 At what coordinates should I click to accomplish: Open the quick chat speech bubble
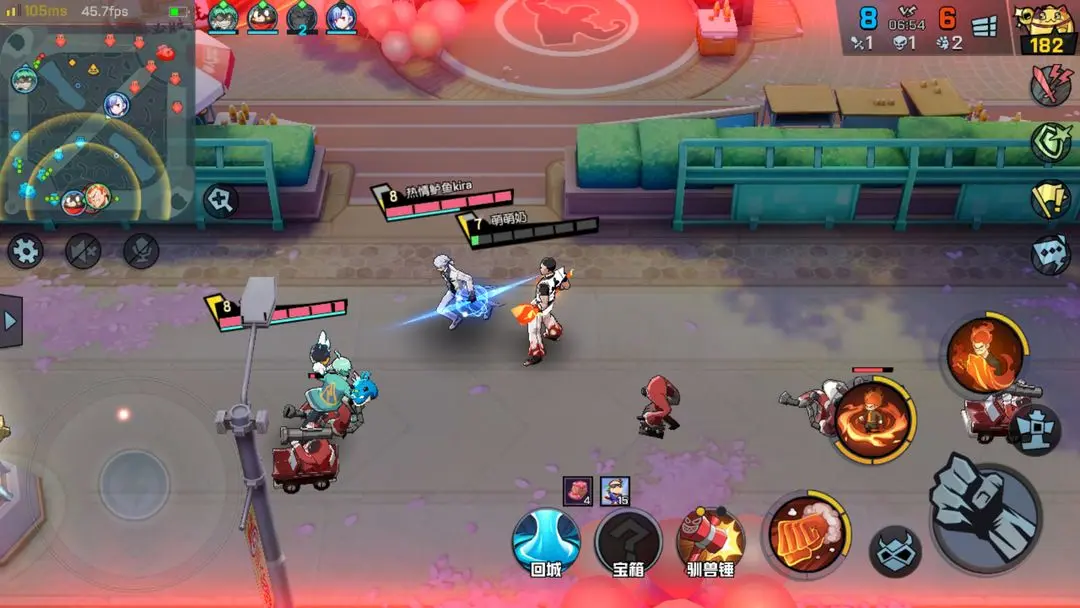coord(1051,254)
